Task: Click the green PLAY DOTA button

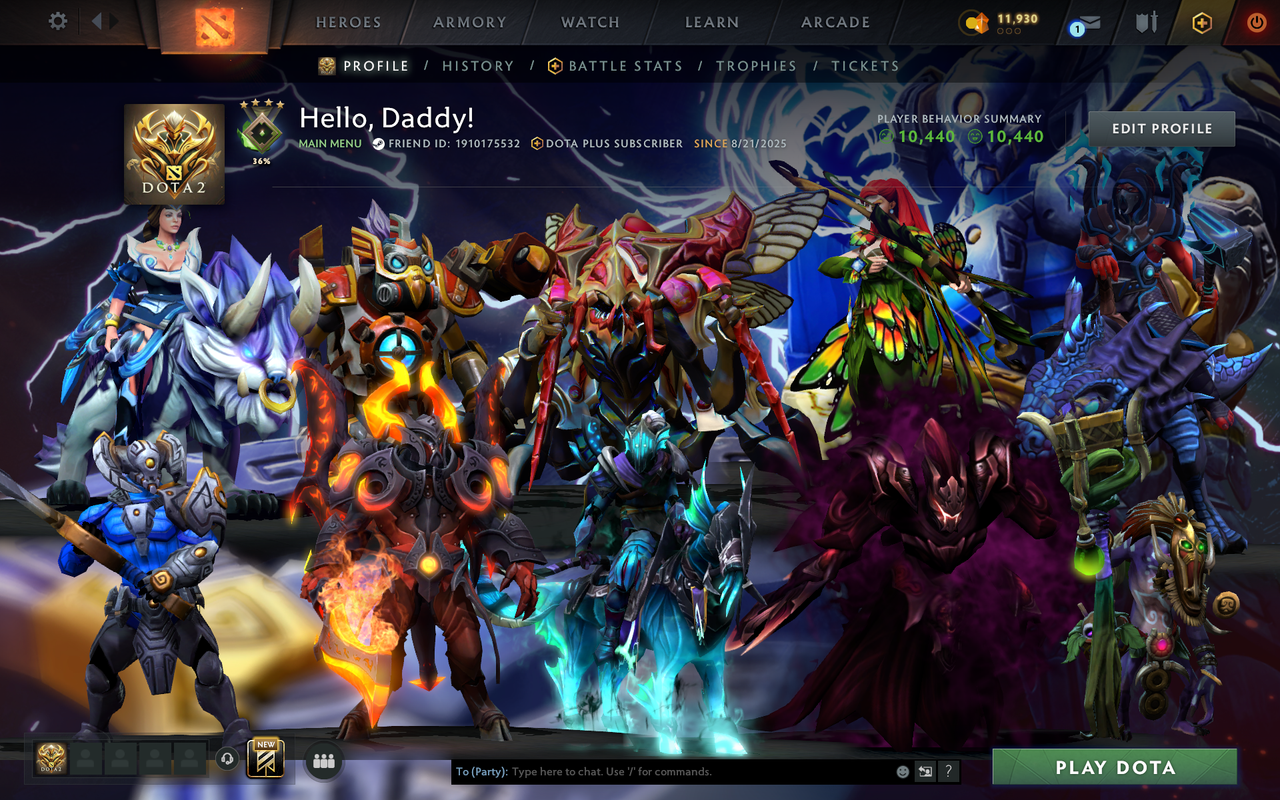Action: pyautogui.click(x=1116, y=767)
